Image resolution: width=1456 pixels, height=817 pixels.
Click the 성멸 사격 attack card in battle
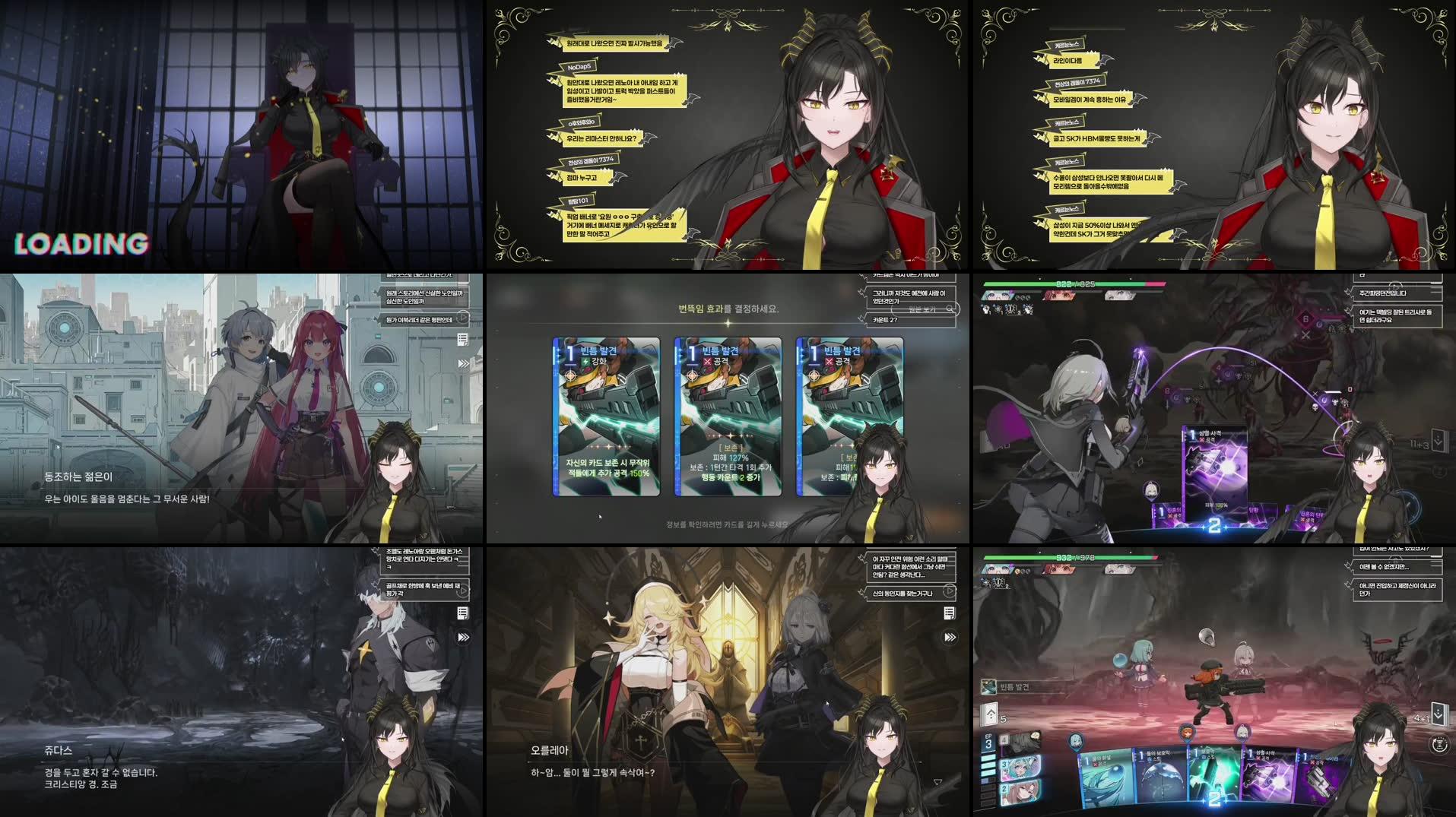(x=1215, y=471)
